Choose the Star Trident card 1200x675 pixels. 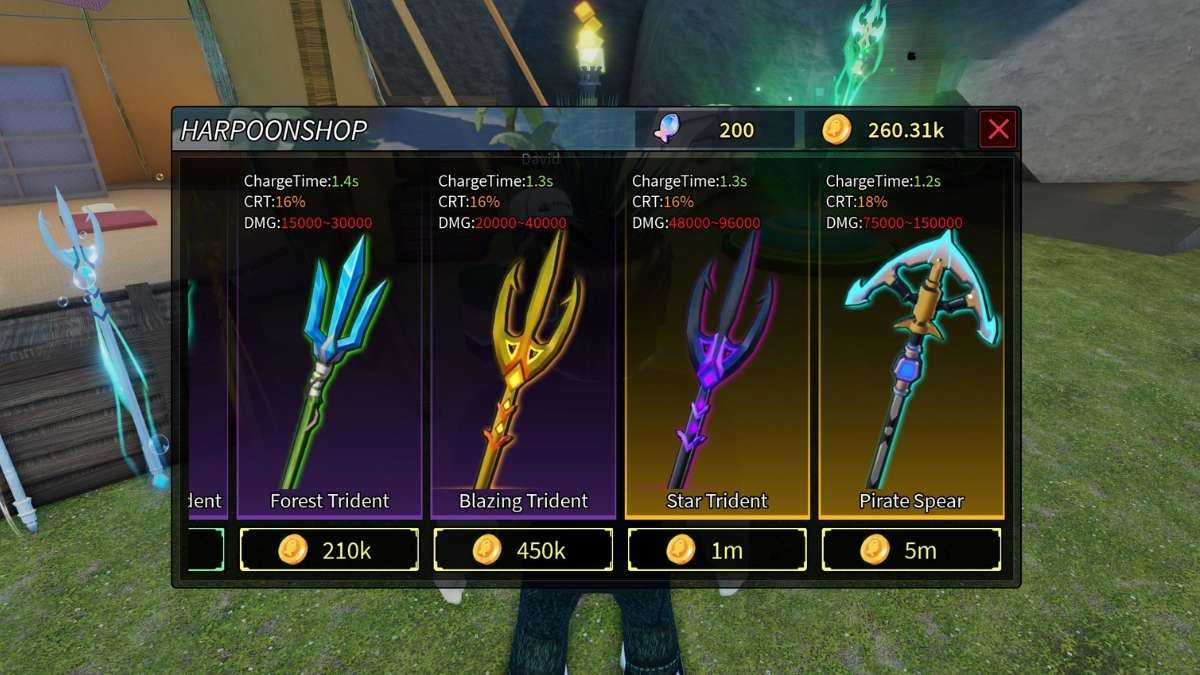tap(717, 360)
